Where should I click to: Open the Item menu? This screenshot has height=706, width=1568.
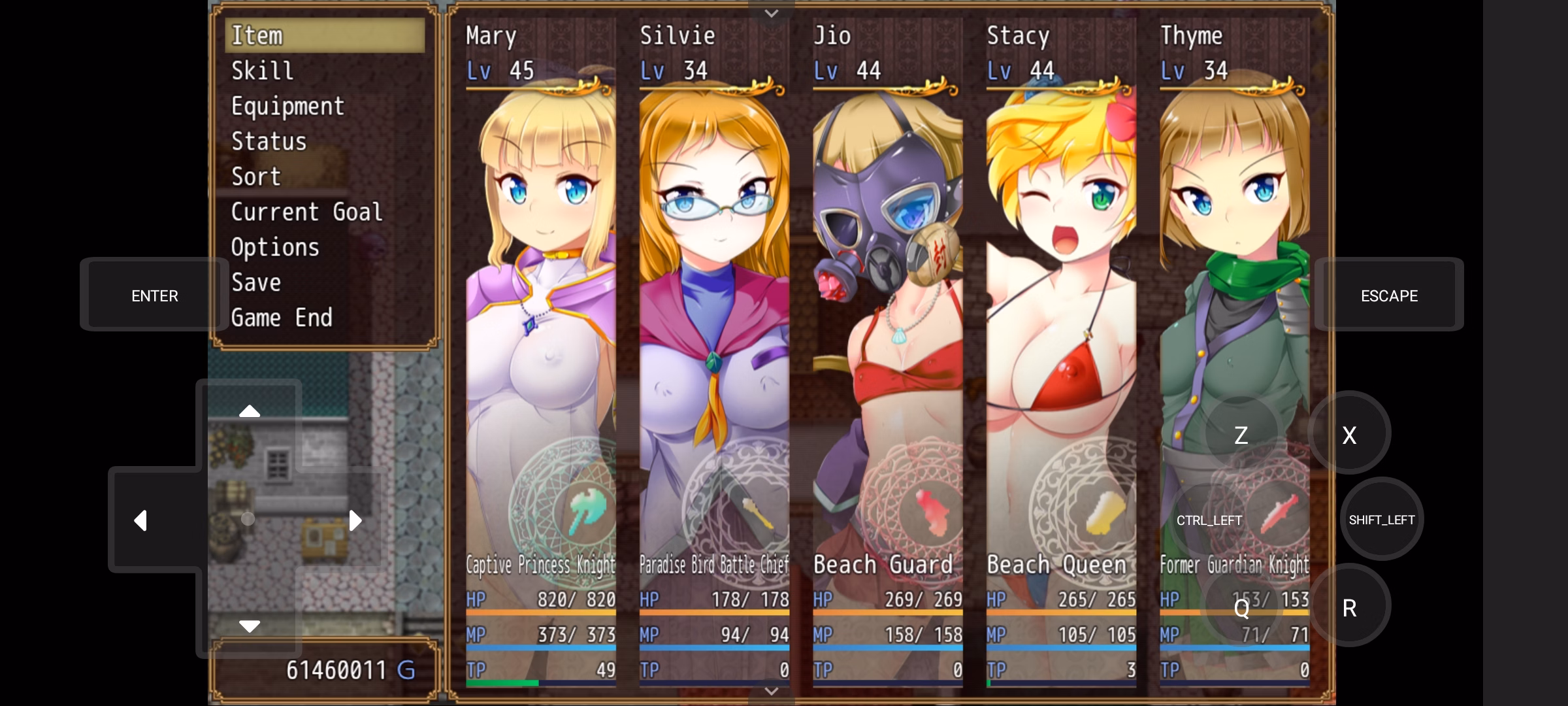[x=324, y=35]
